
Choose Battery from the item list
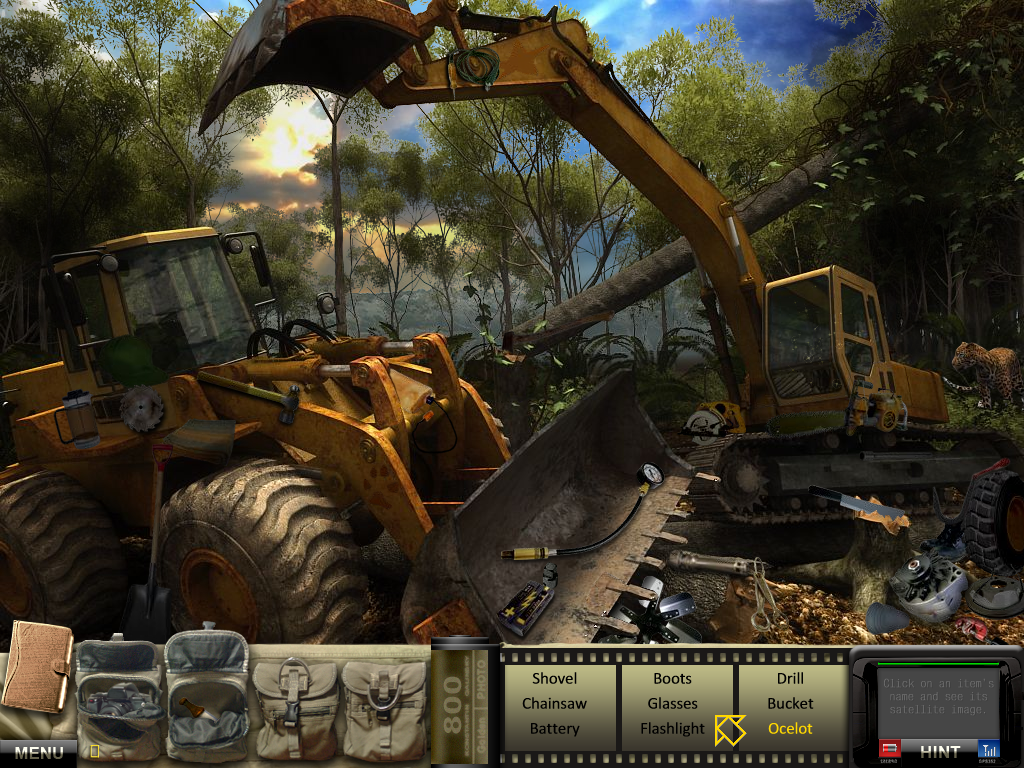click(554, 728)
